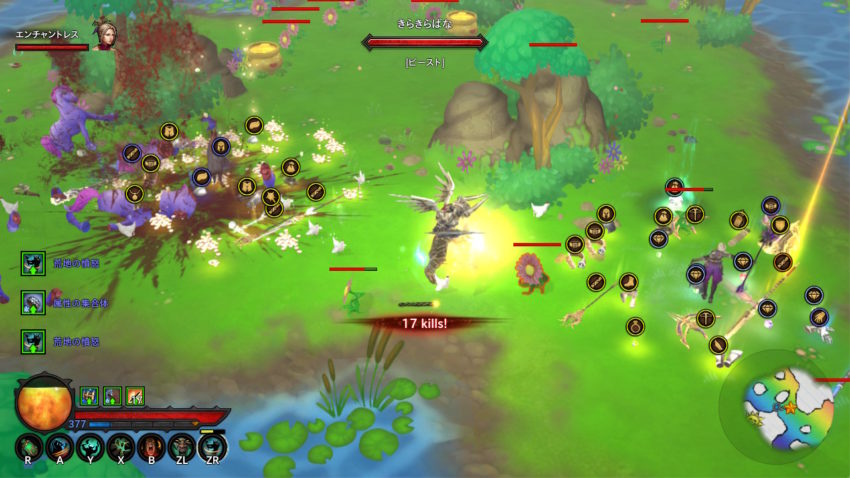Select the 属性の集合体 buff icon
The width and height of the screenshot is (850, 478).
(32, 302)
